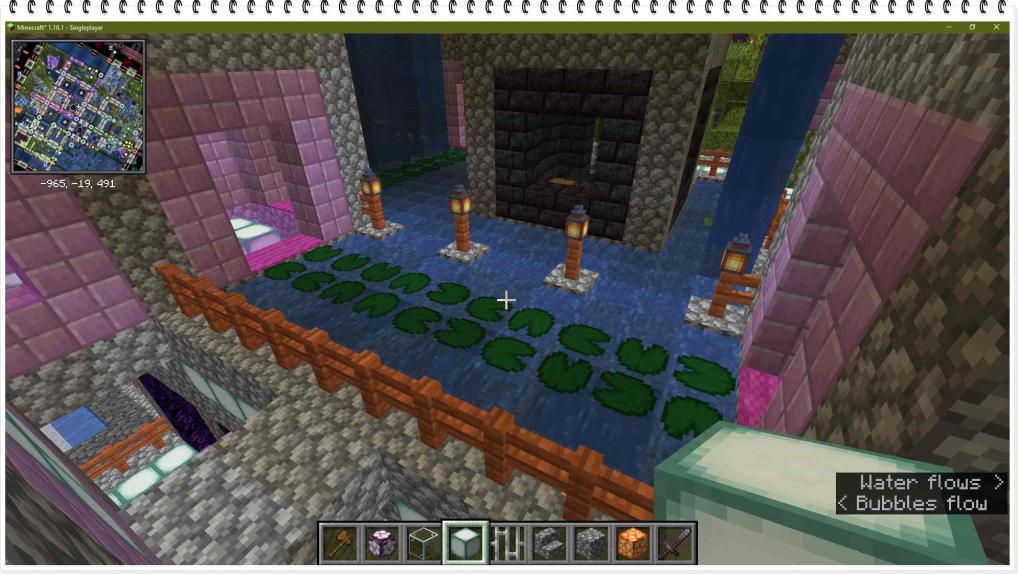This screenshot has width=1018, height=574.
Task: Pick the iron bars hotbar slot
Action: (508, 543)
